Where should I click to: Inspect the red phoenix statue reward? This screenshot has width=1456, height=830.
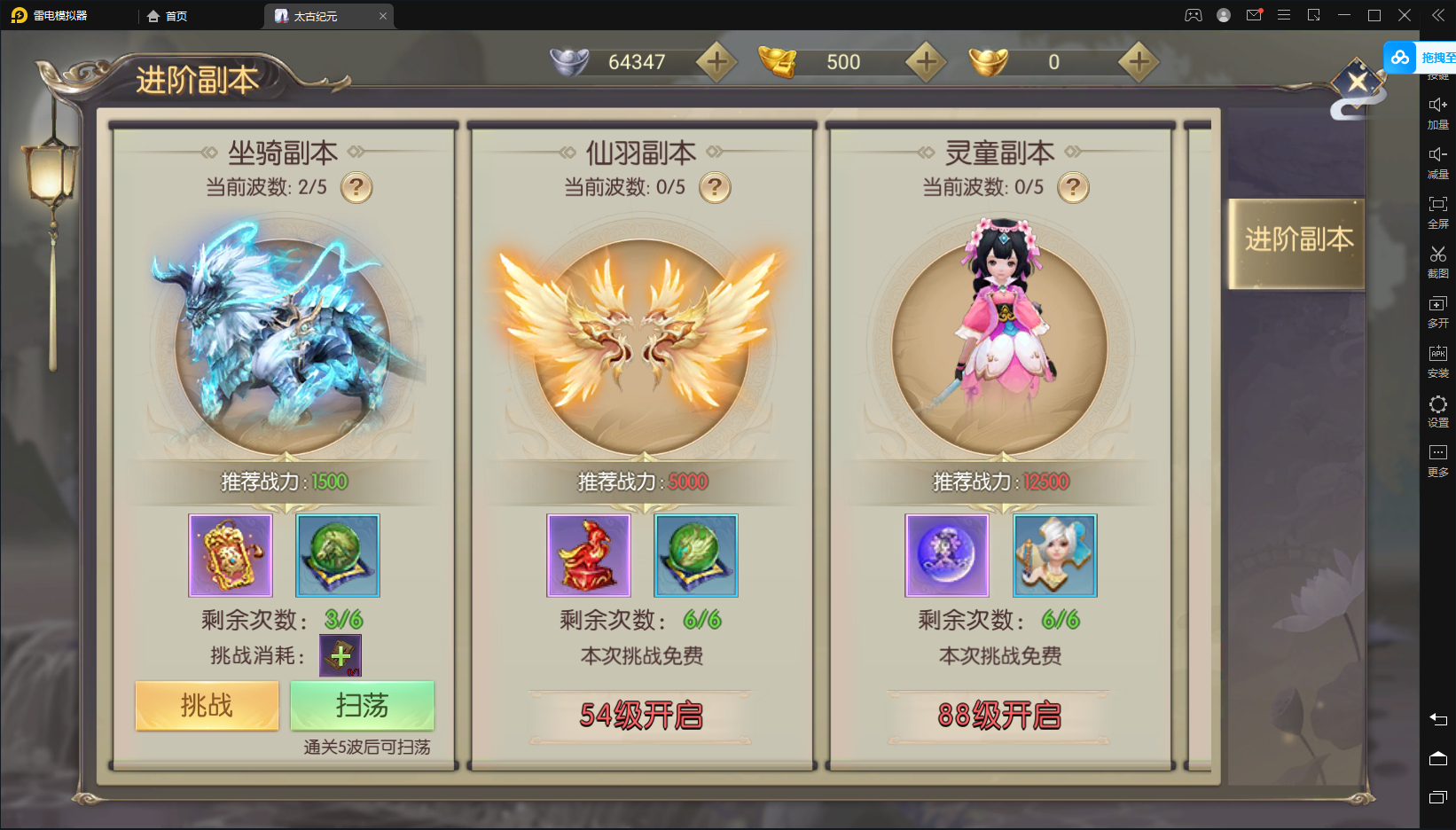point(589,555)
